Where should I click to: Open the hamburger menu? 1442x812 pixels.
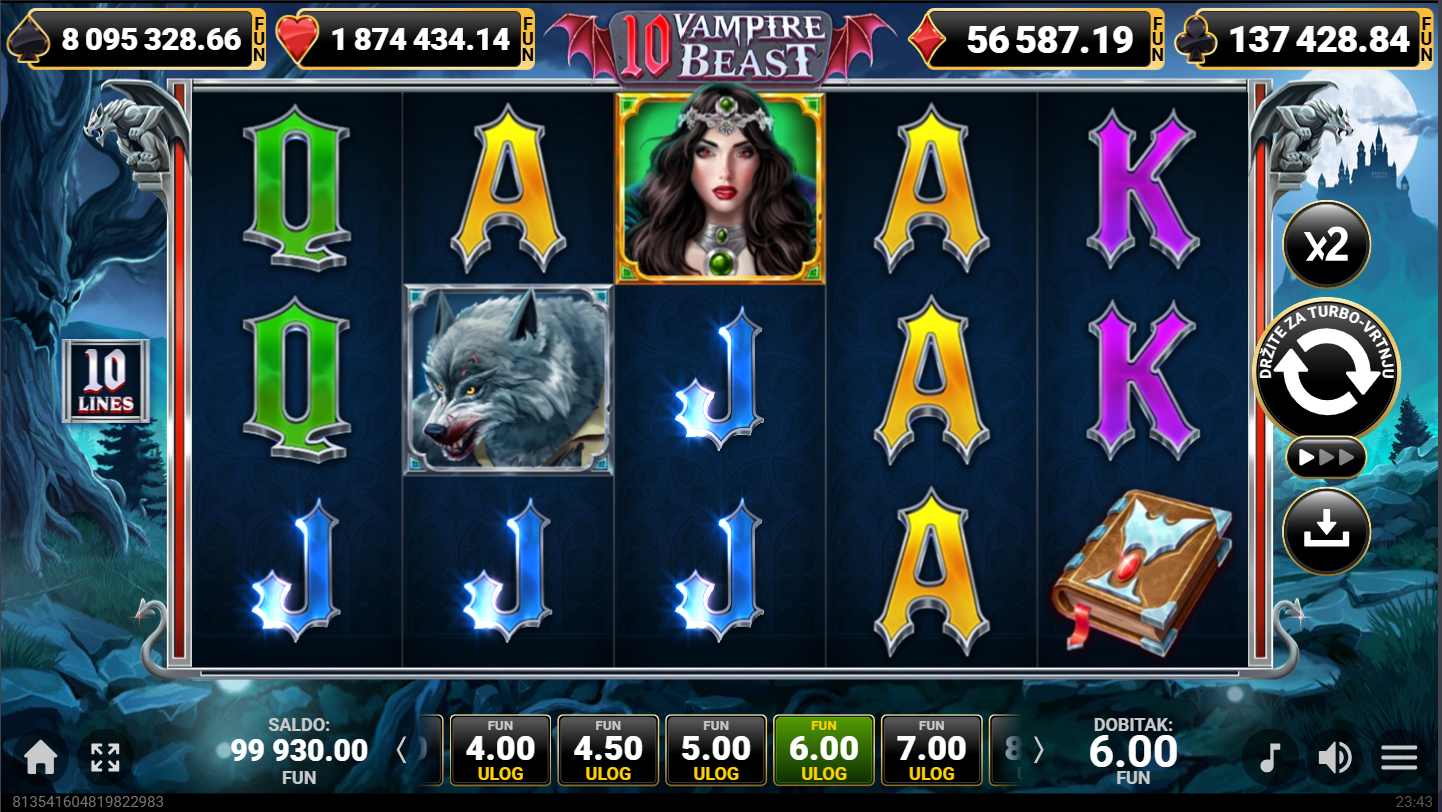tap(1399, 758)
